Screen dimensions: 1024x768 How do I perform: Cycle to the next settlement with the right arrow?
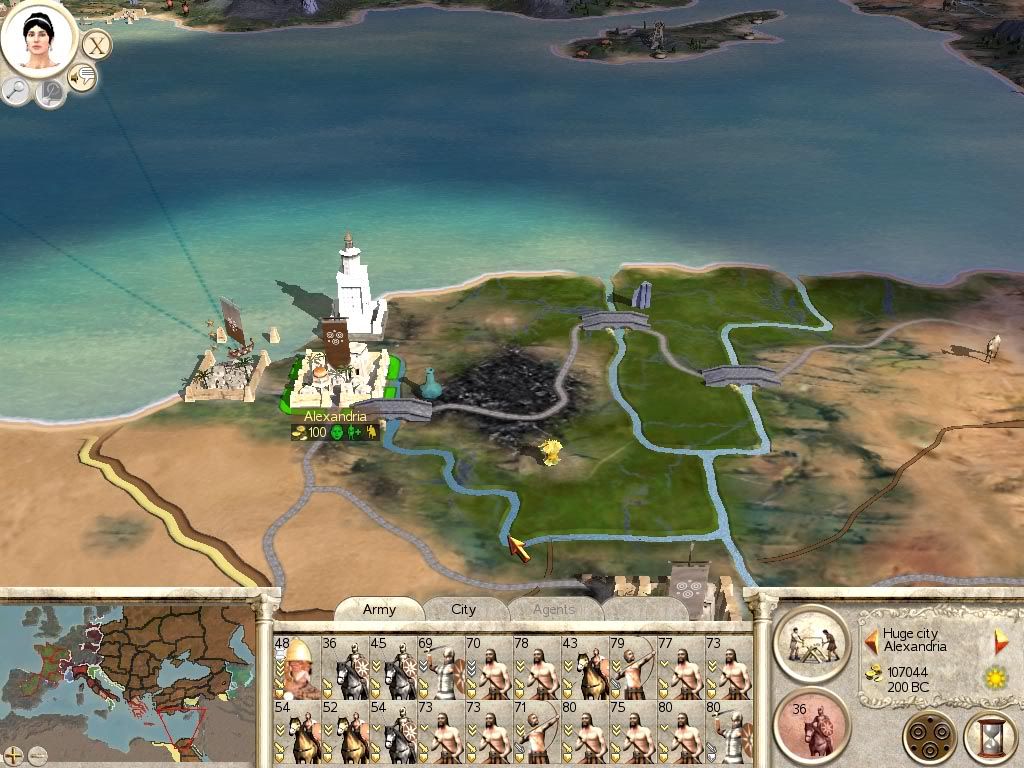tap(1000, 641)
